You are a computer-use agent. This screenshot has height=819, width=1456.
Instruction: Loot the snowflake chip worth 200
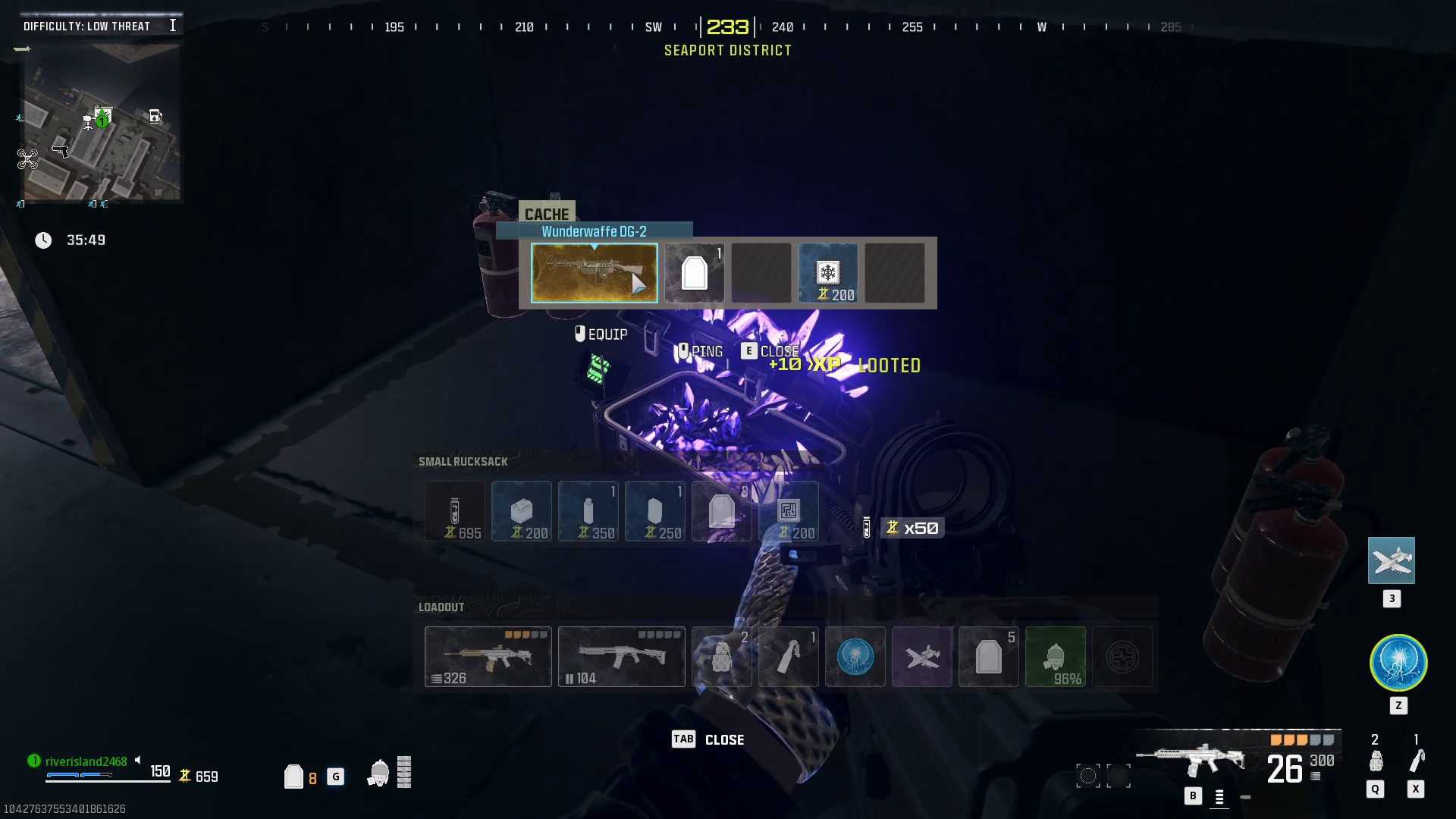pos(827,273)
